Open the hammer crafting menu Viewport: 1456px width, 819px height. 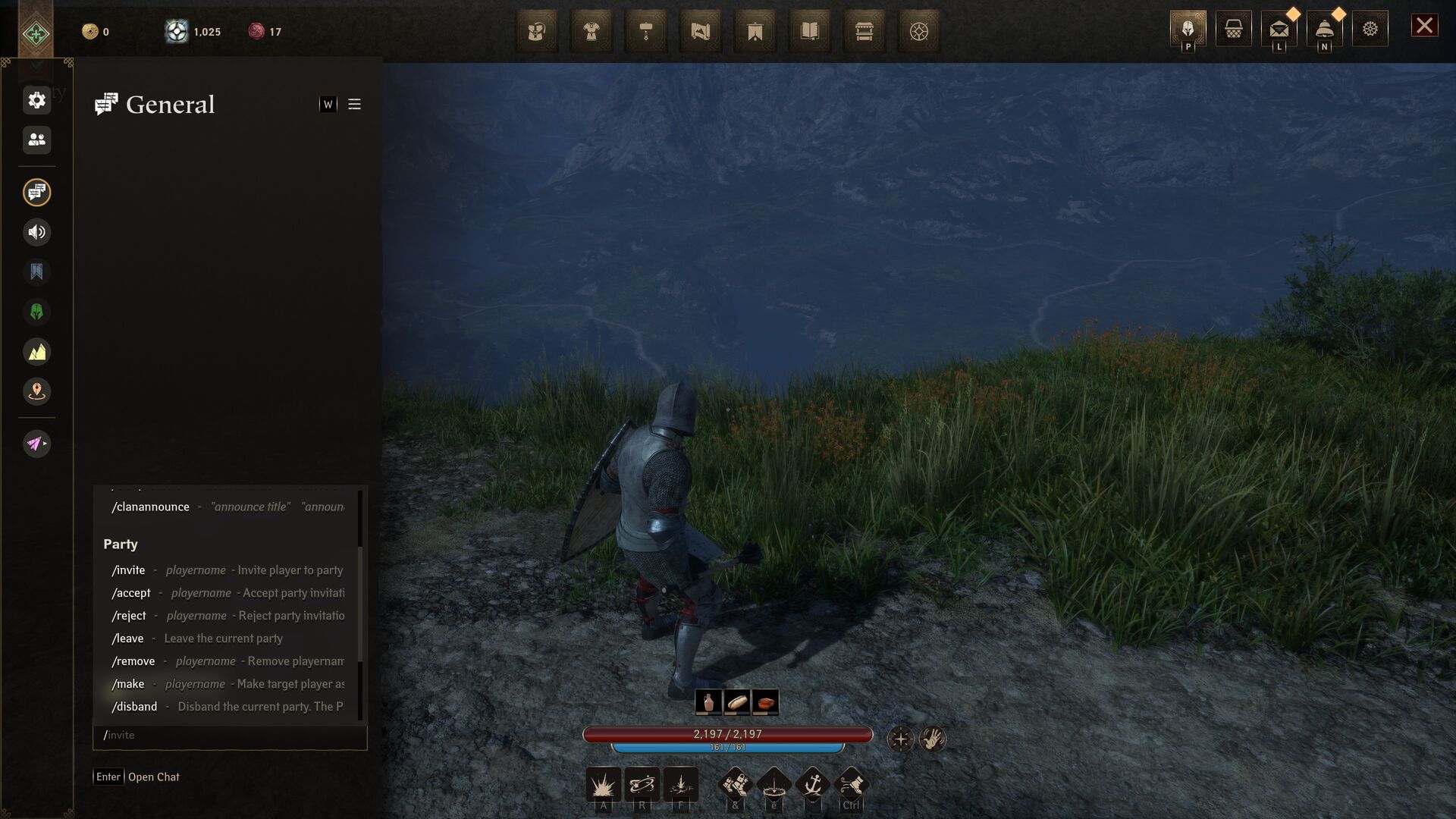646,32
